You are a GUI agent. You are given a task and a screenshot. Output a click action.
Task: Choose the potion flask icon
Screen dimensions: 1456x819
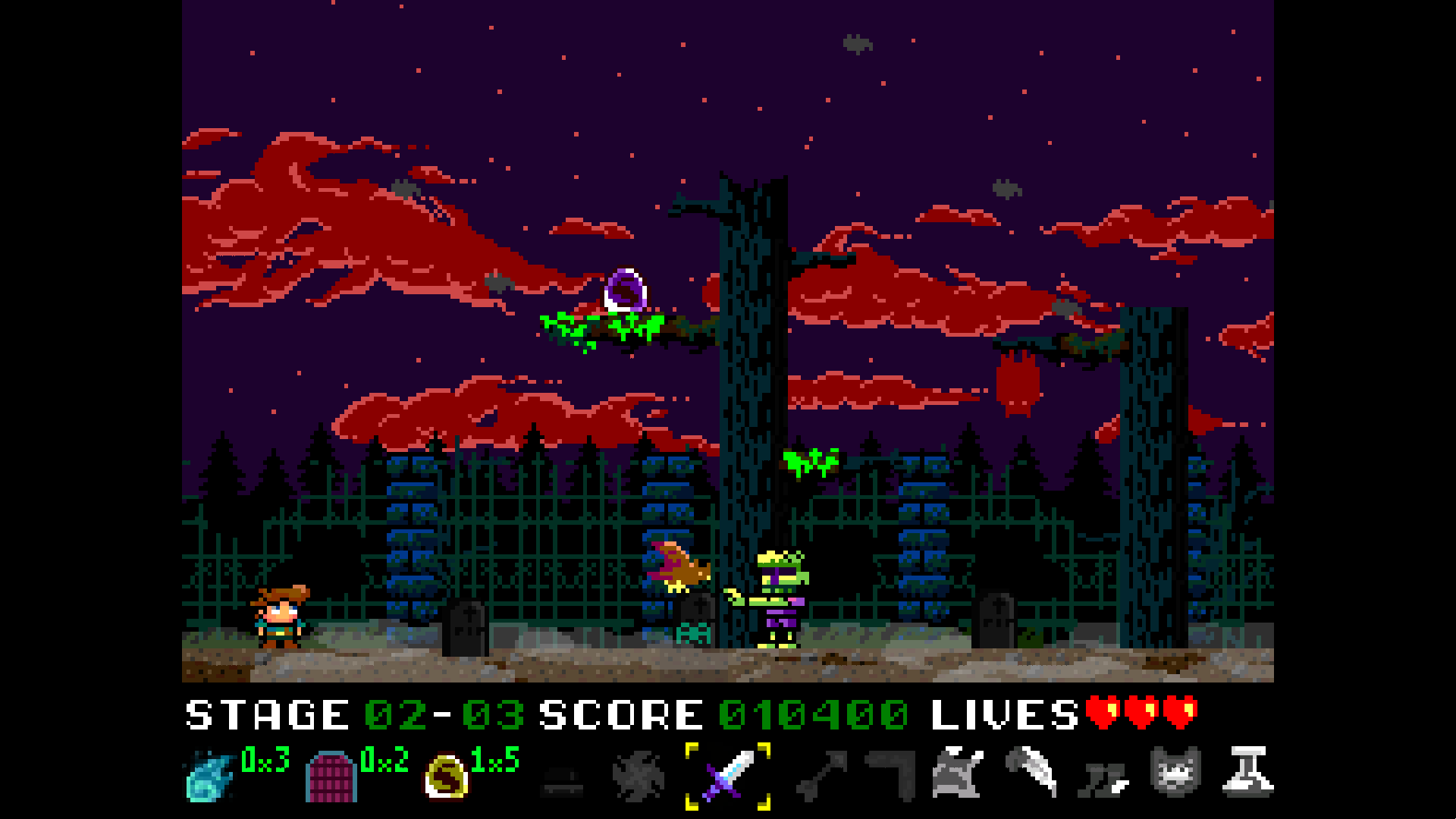(1247, 772)
